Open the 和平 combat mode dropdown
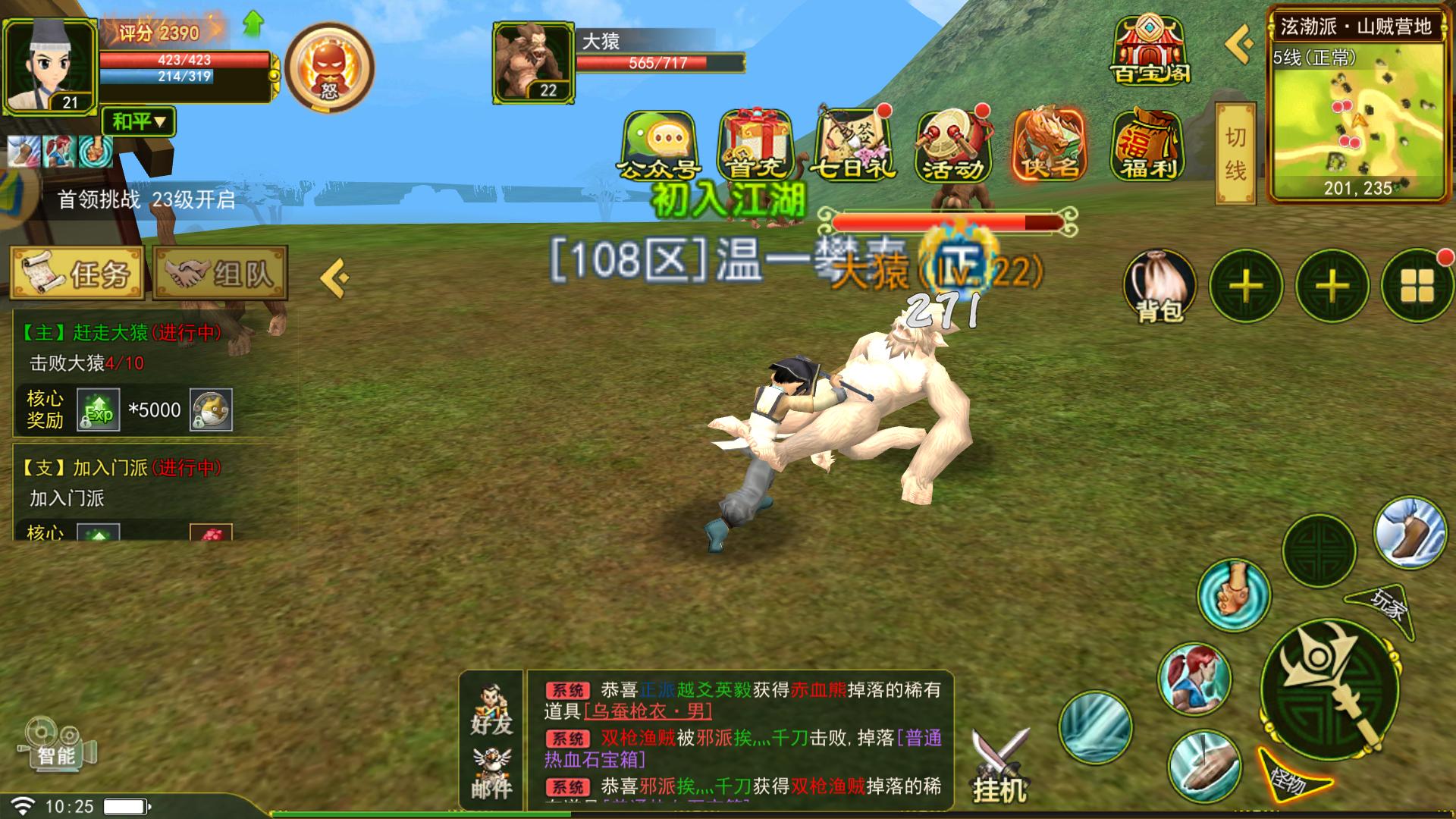 [x=139, y=121]
